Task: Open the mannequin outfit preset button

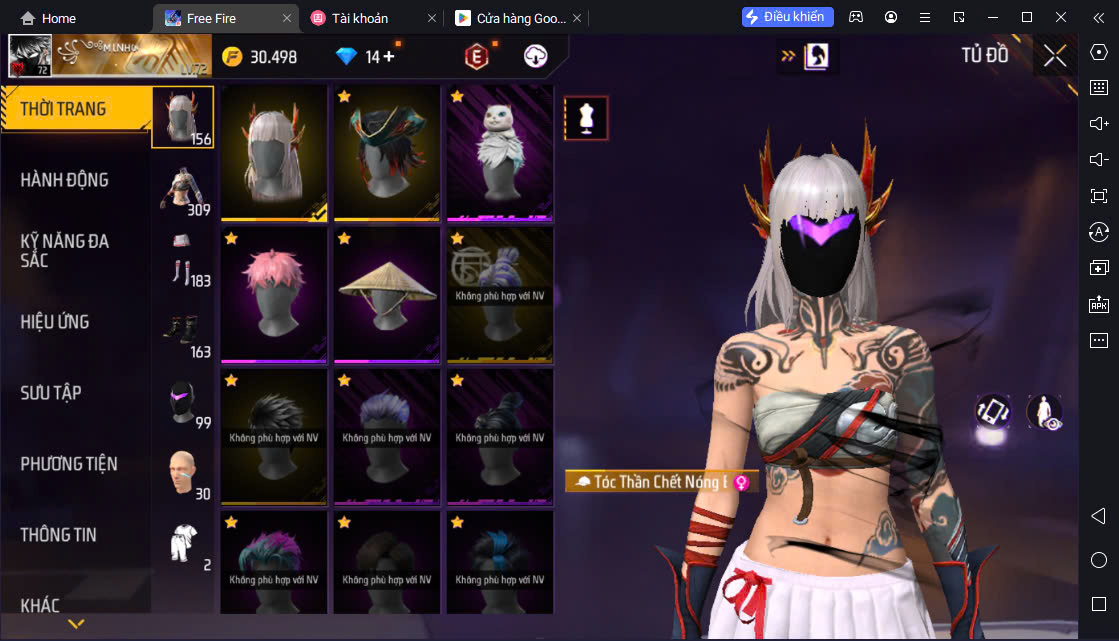Action: tap(587, 118)
